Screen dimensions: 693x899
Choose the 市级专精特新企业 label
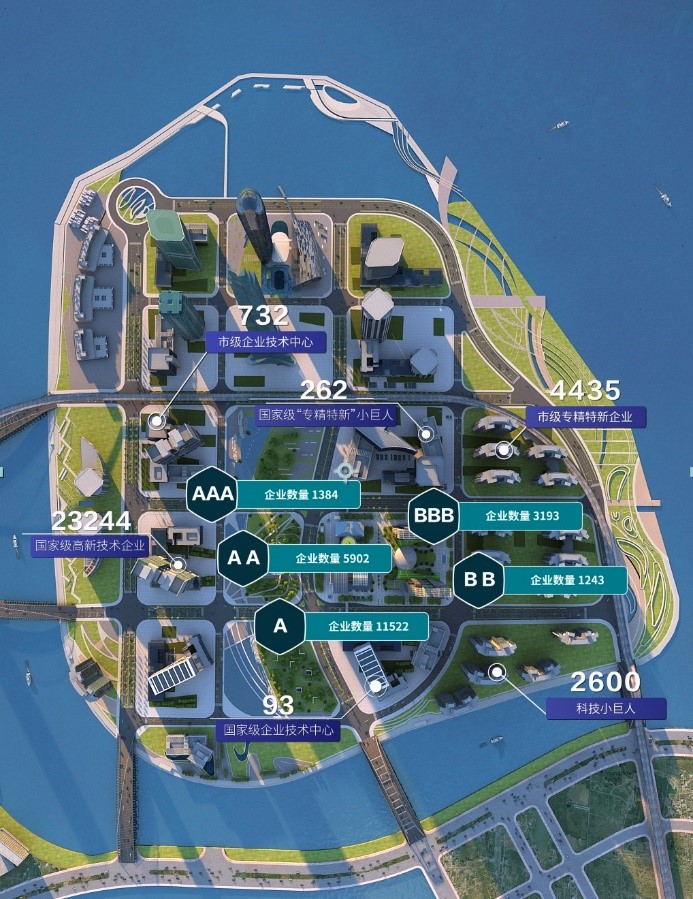coord(585,416)
